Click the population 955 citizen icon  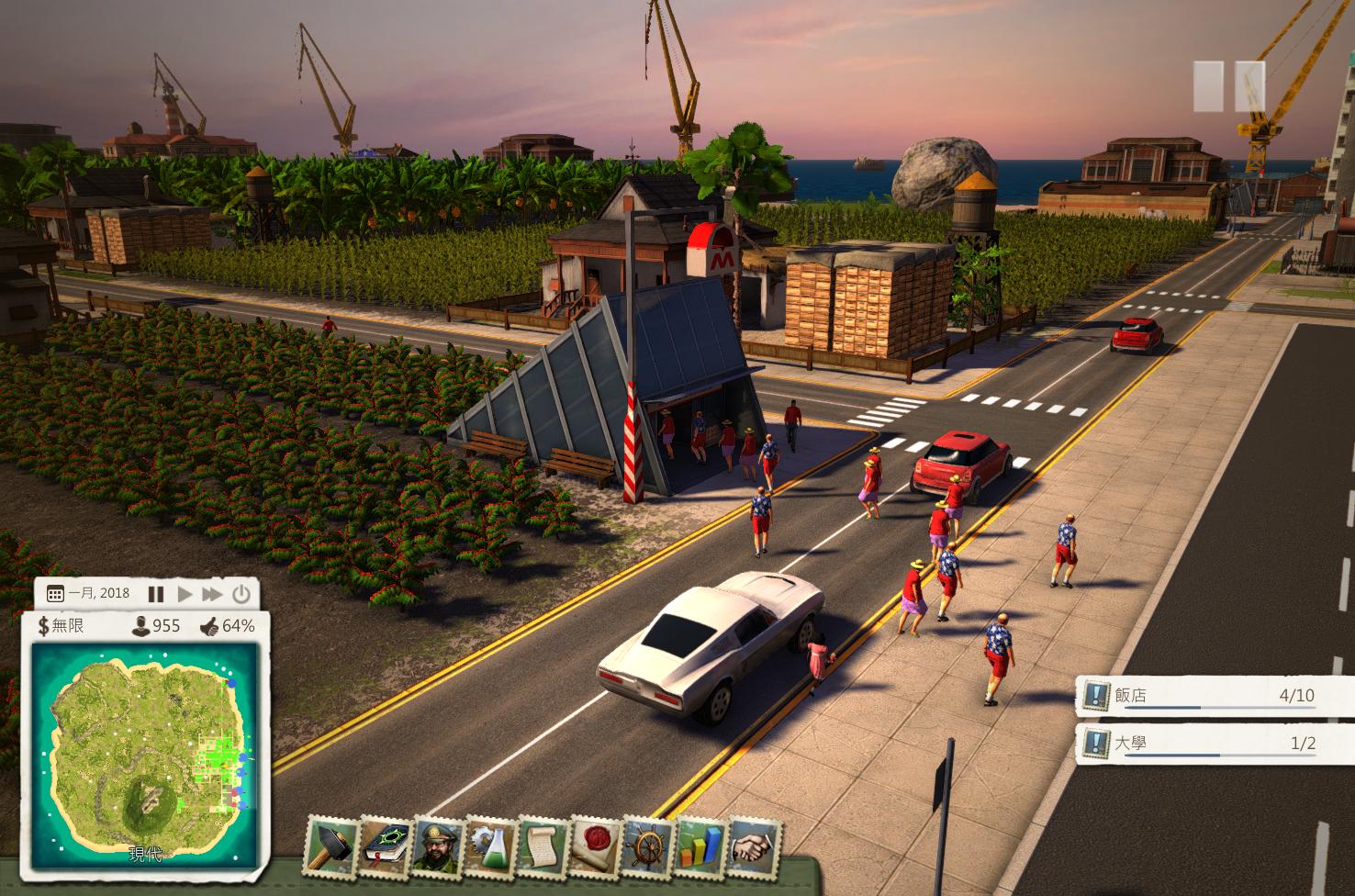click(140, 626)
